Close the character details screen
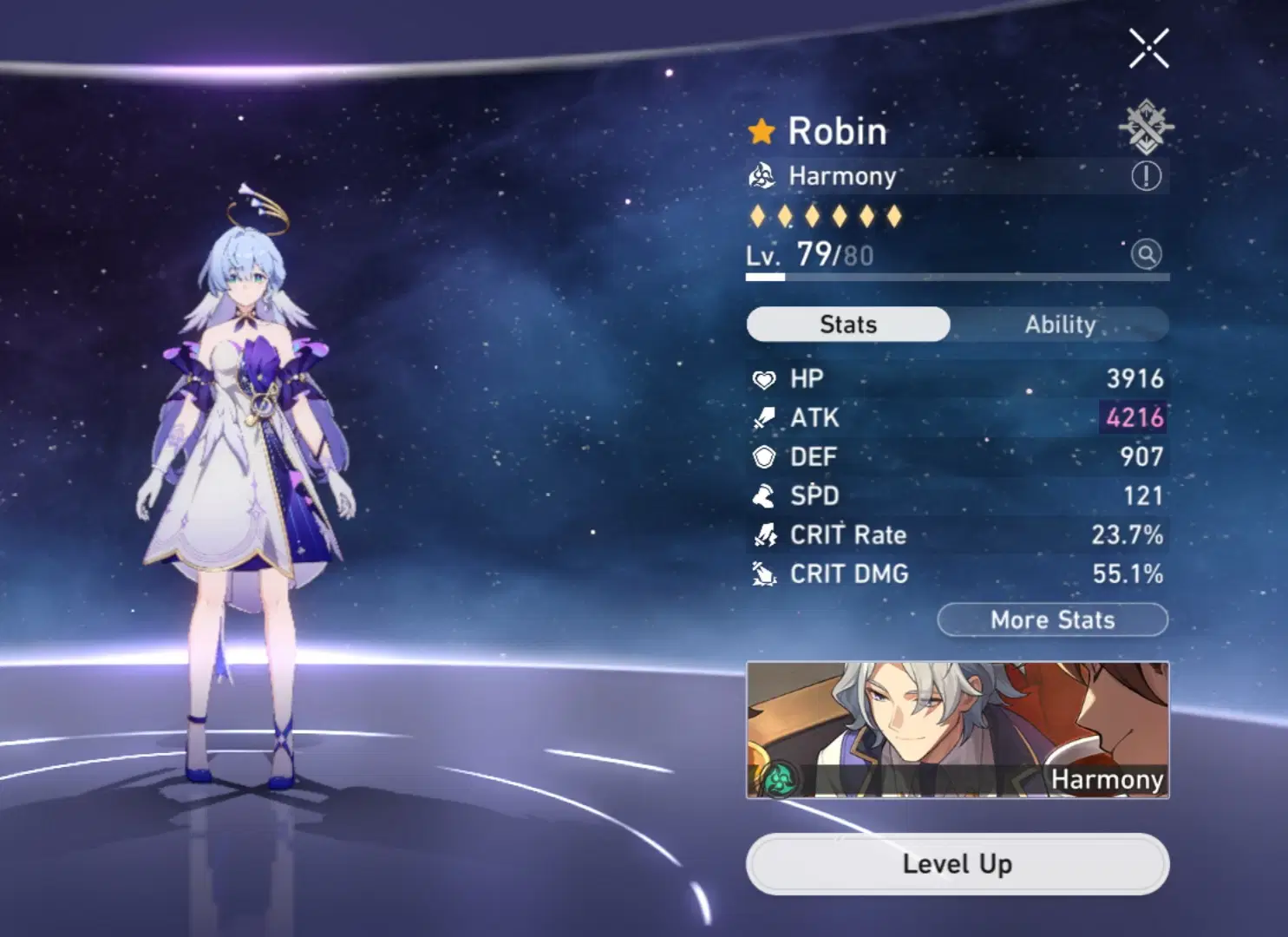The image size is (1288, 937). tap(1148, 49)
